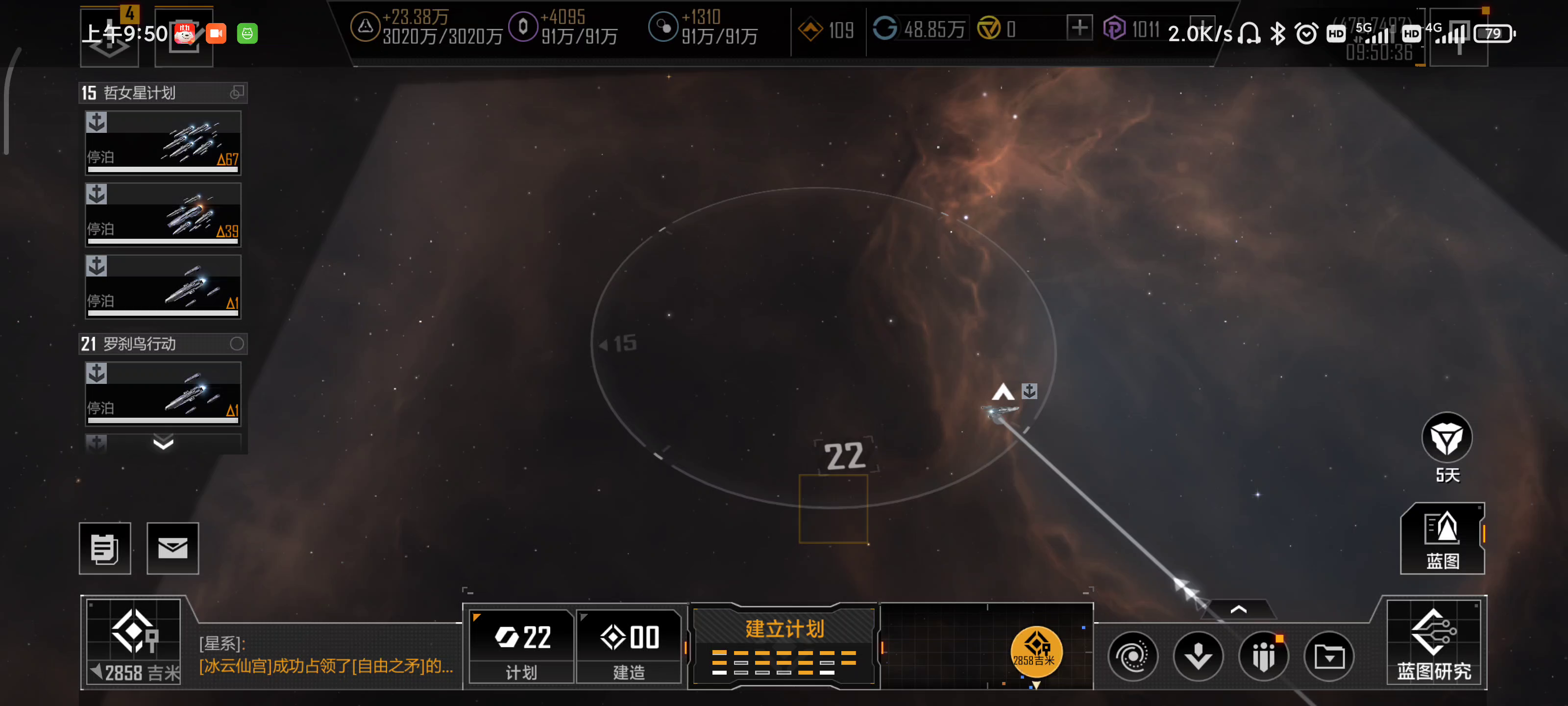Screen dimensions: 1568x706
Task: Select the docked fleet with 67 ships
Action: click(x=163, y=143)
